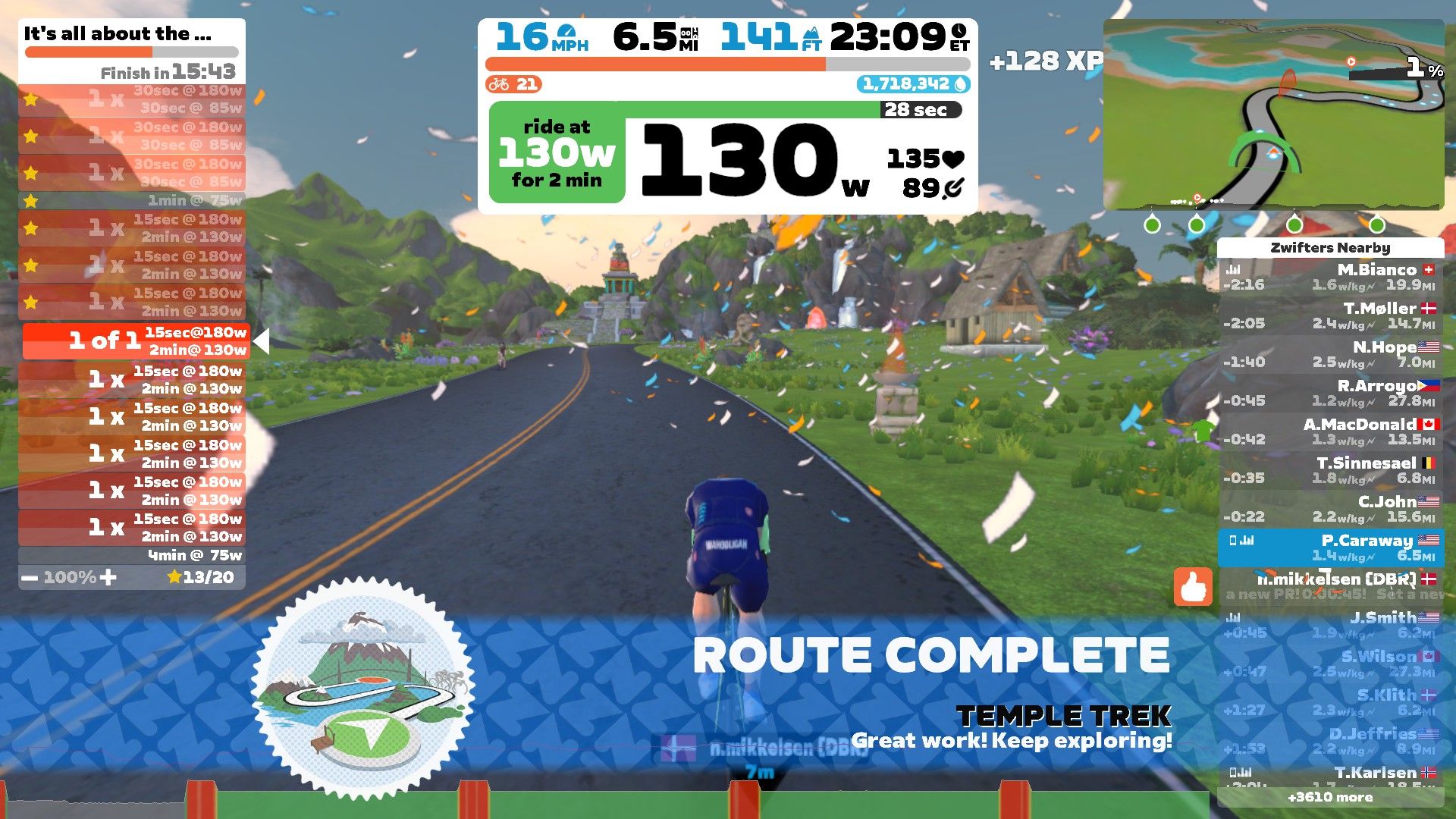Click the water drop Drops counter icon
The width and height of the screenshot is (1456, 819).
click(x=962, y=85)
